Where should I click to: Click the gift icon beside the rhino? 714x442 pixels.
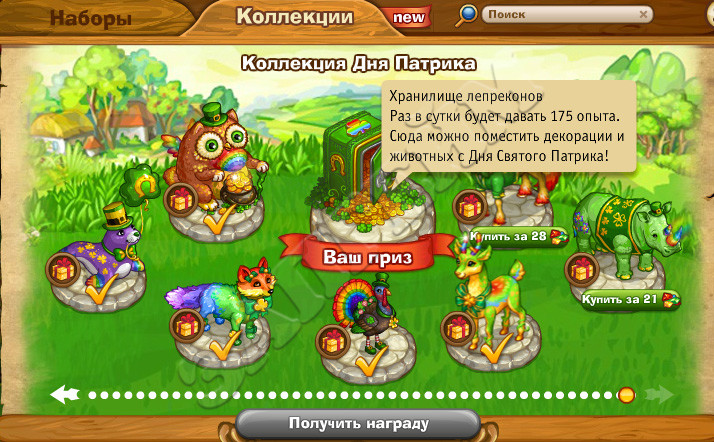[x=581, y=269]
